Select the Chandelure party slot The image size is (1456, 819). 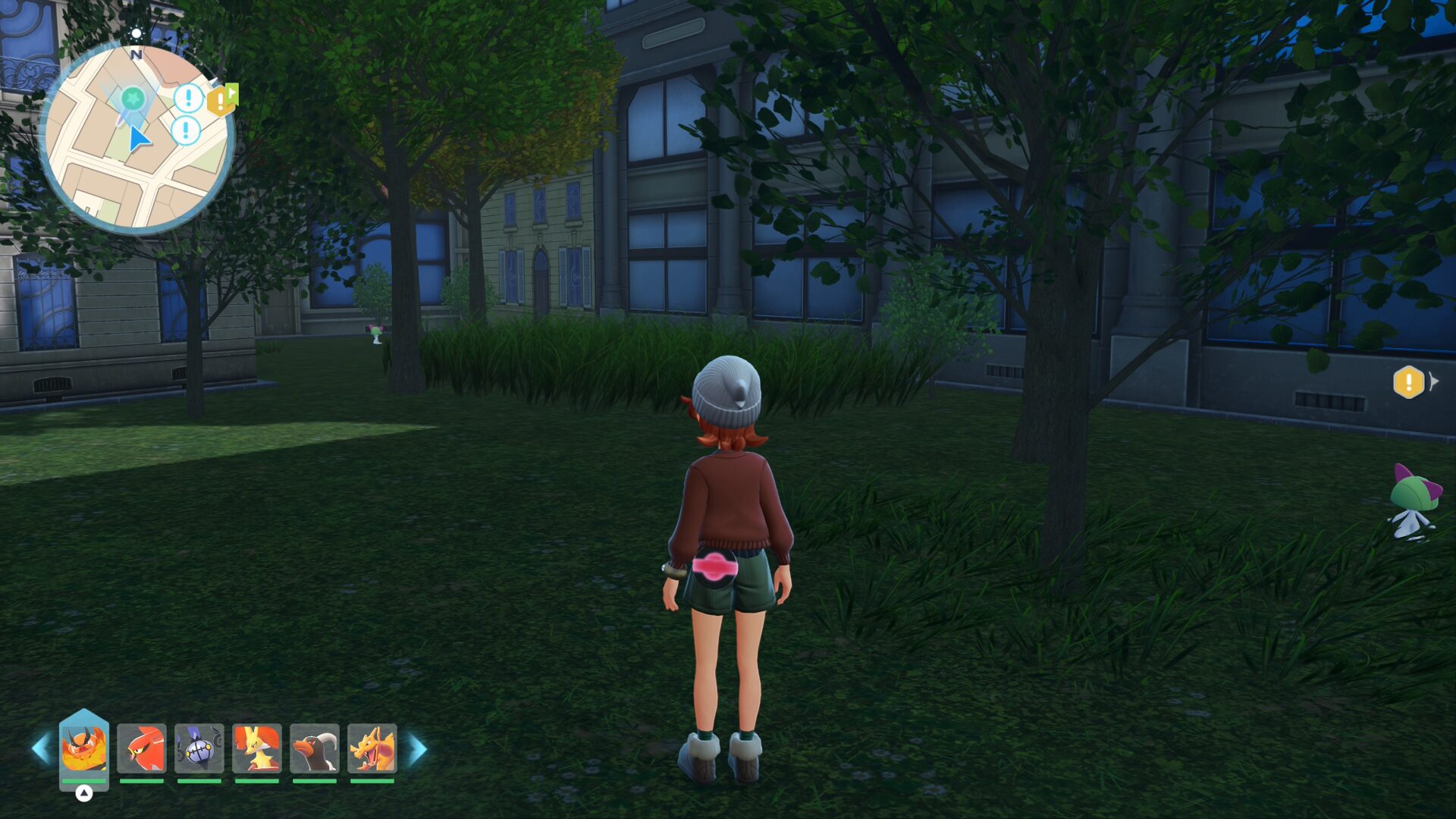pyautogui.click(x=199, y=748)
